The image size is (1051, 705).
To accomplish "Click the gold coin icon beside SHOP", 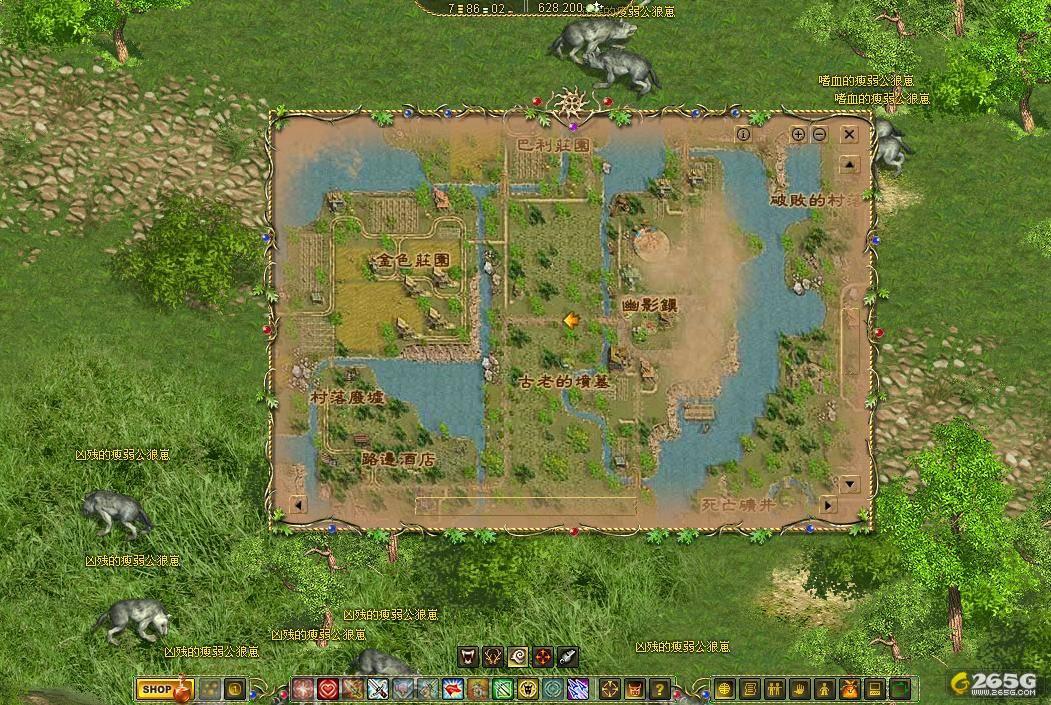I will click(234, 689).
